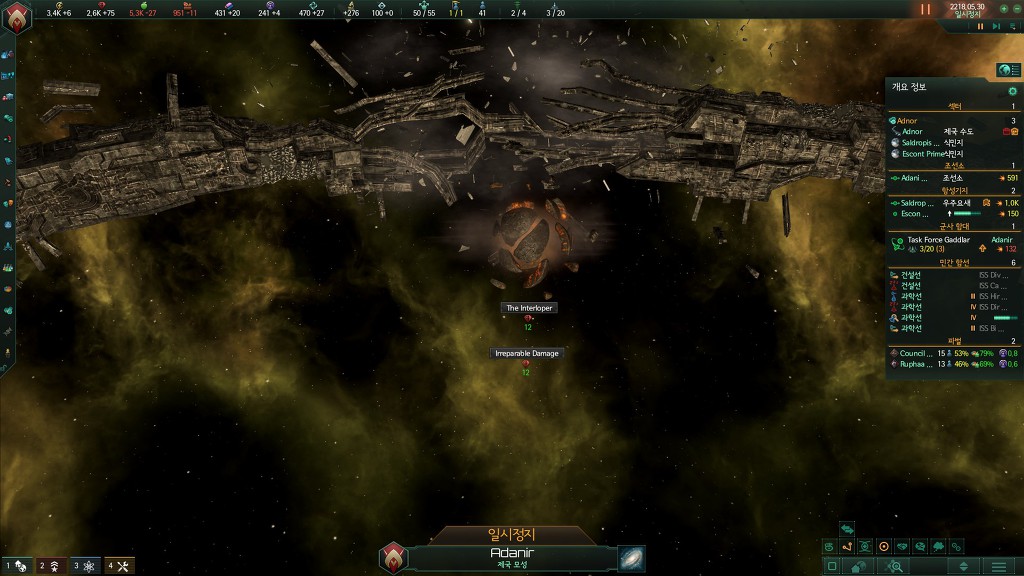Open the outliner settings gear
1024x576 pixels.
click(x=1012, y=91)
